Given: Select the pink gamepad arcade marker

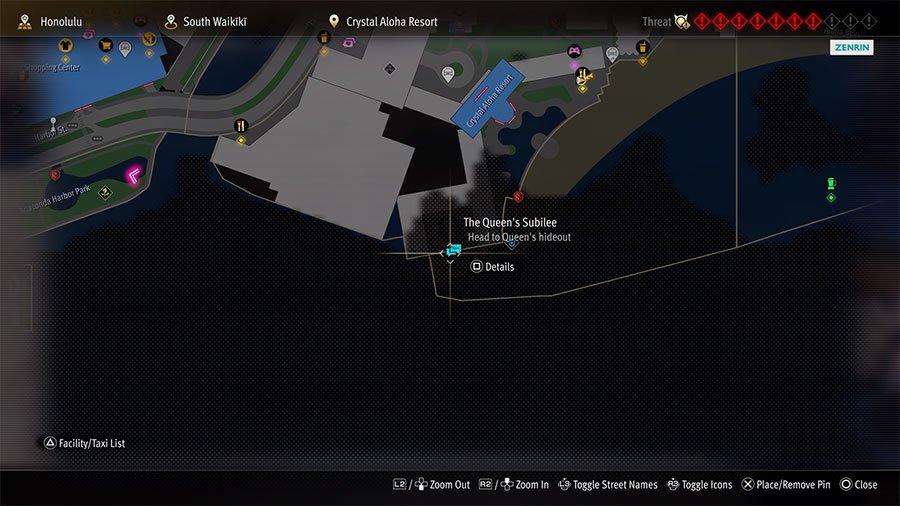Looking at the screenshot, I should pyautogui.click(x=574, y=51).
